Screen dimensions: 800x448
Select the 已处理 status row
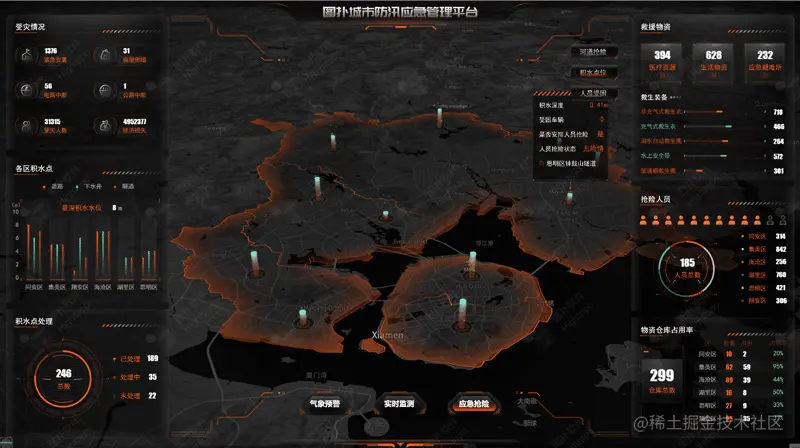(x=133, y=358)
